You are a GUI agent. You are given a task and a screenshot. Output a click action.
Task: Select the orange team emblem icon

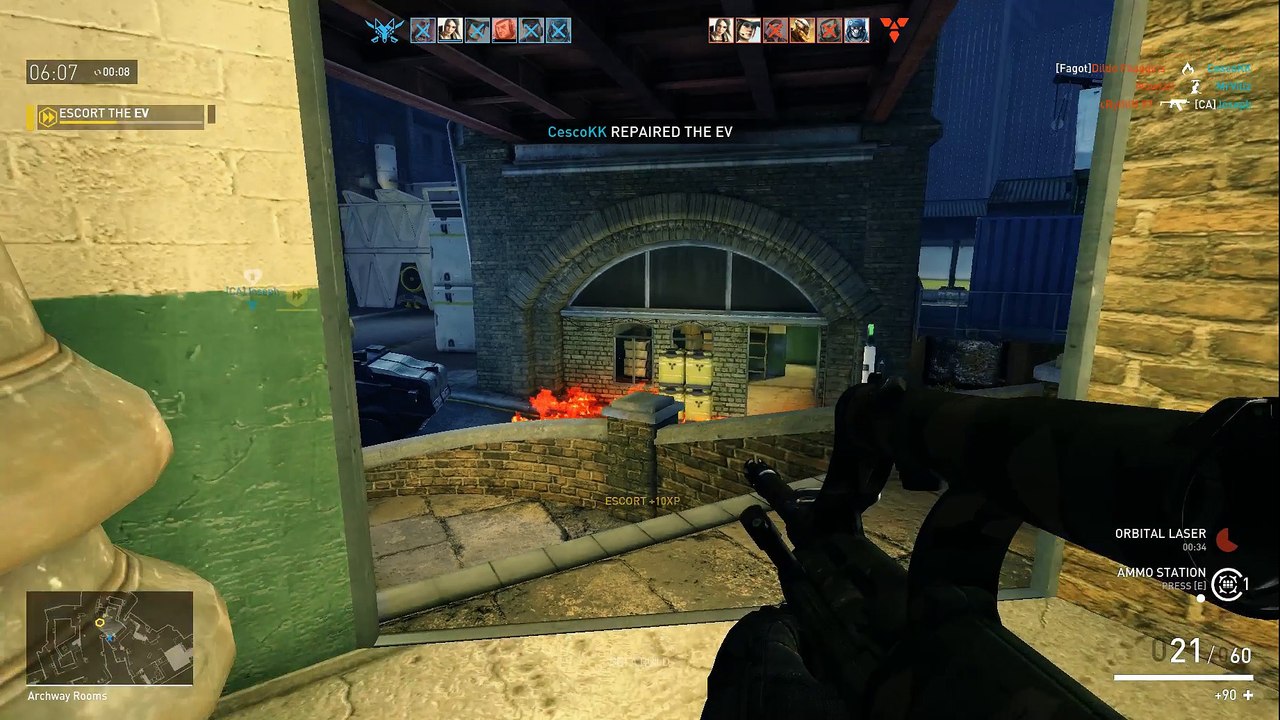[x=895, y=30]
